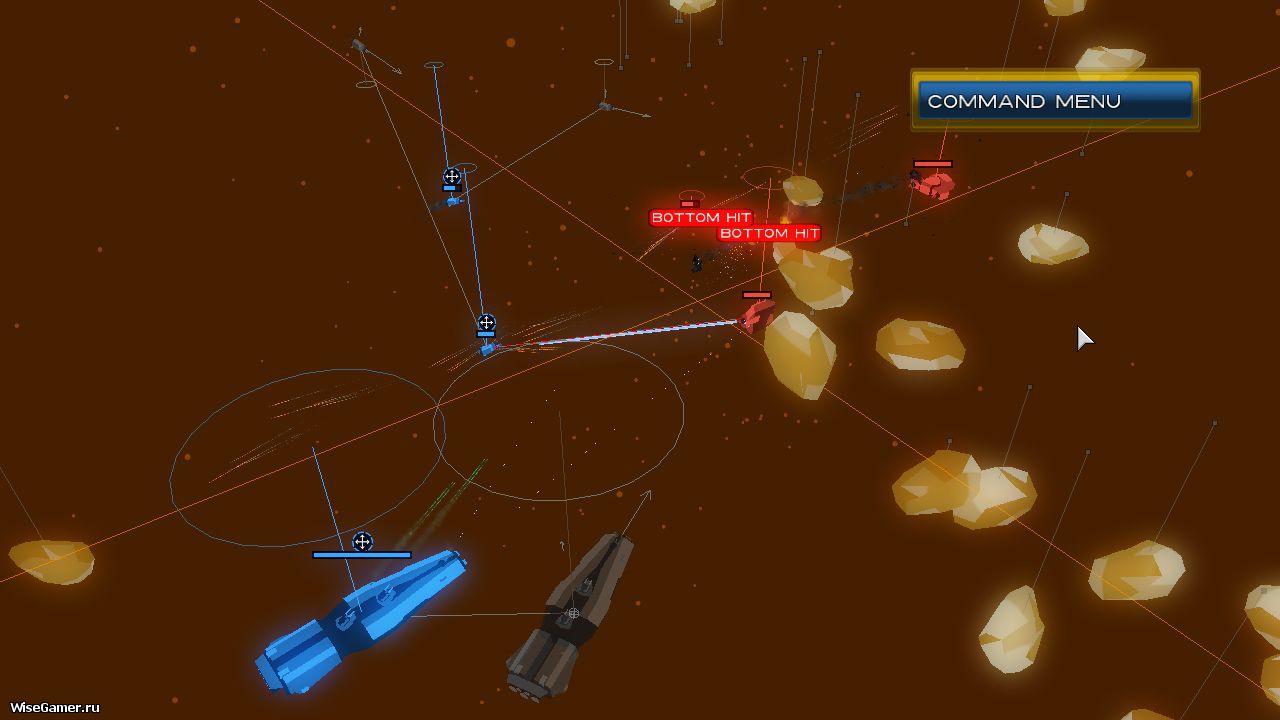Select crosshair marker above the laser-firing blue ship
This screenshot has width=1280, height=720.
pyautogui.click(x=486, y=323)
